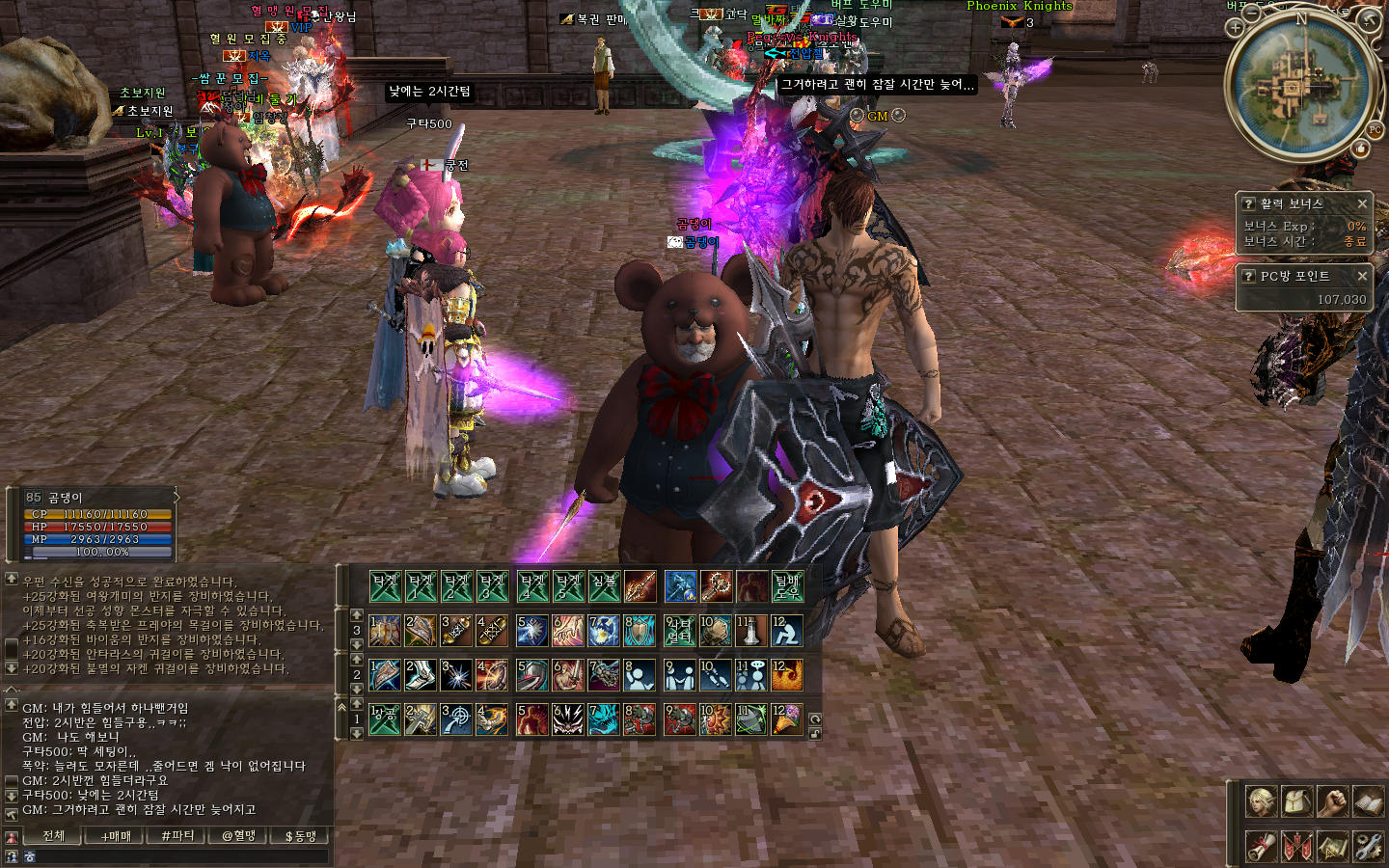The width and height of the screenshot is (1389, 868).
Task: Use the 파티 열터 macro slot
Action: click(679, 631)
